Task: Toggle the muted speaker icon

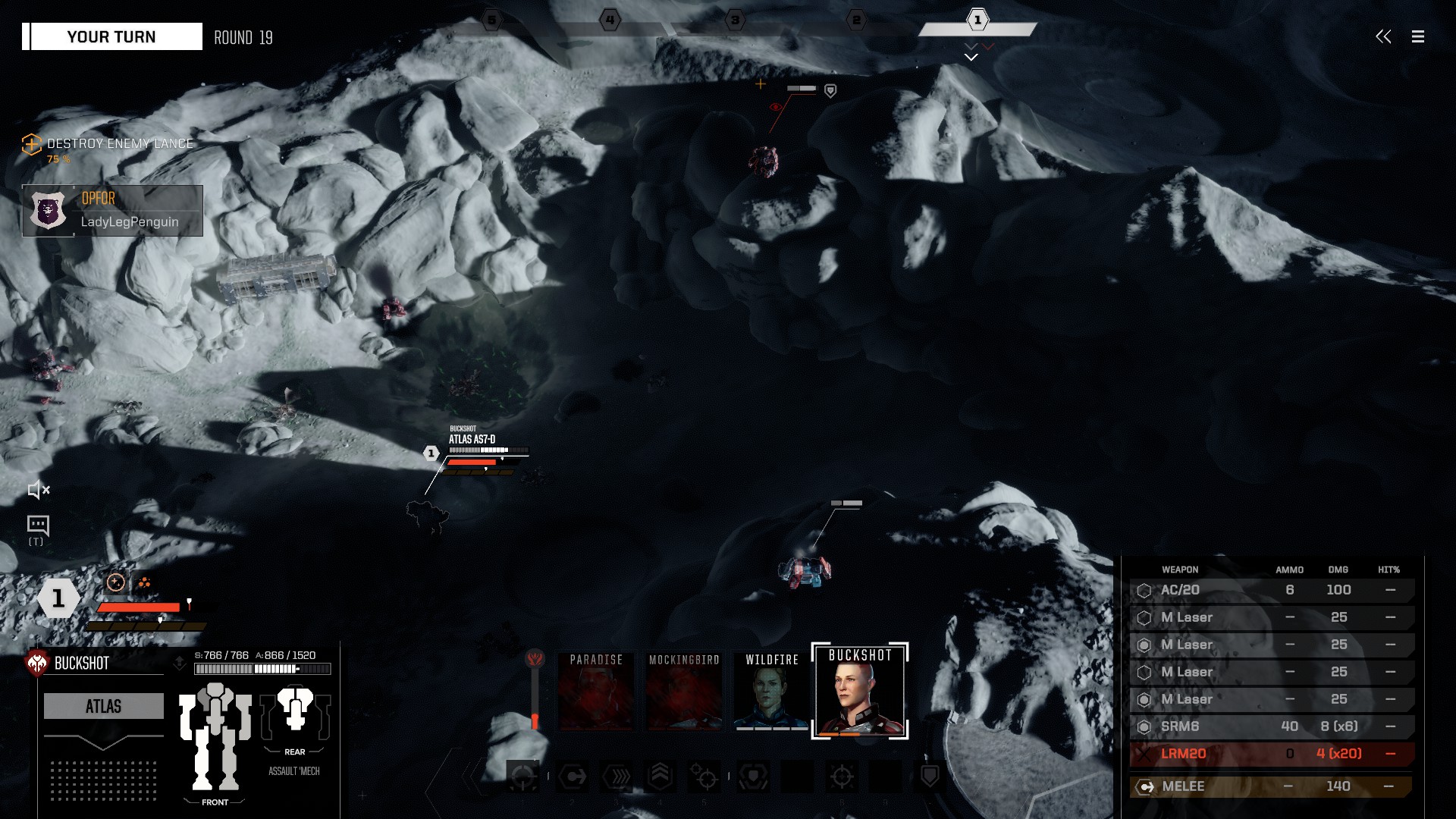Action: [x=38, y=491]
